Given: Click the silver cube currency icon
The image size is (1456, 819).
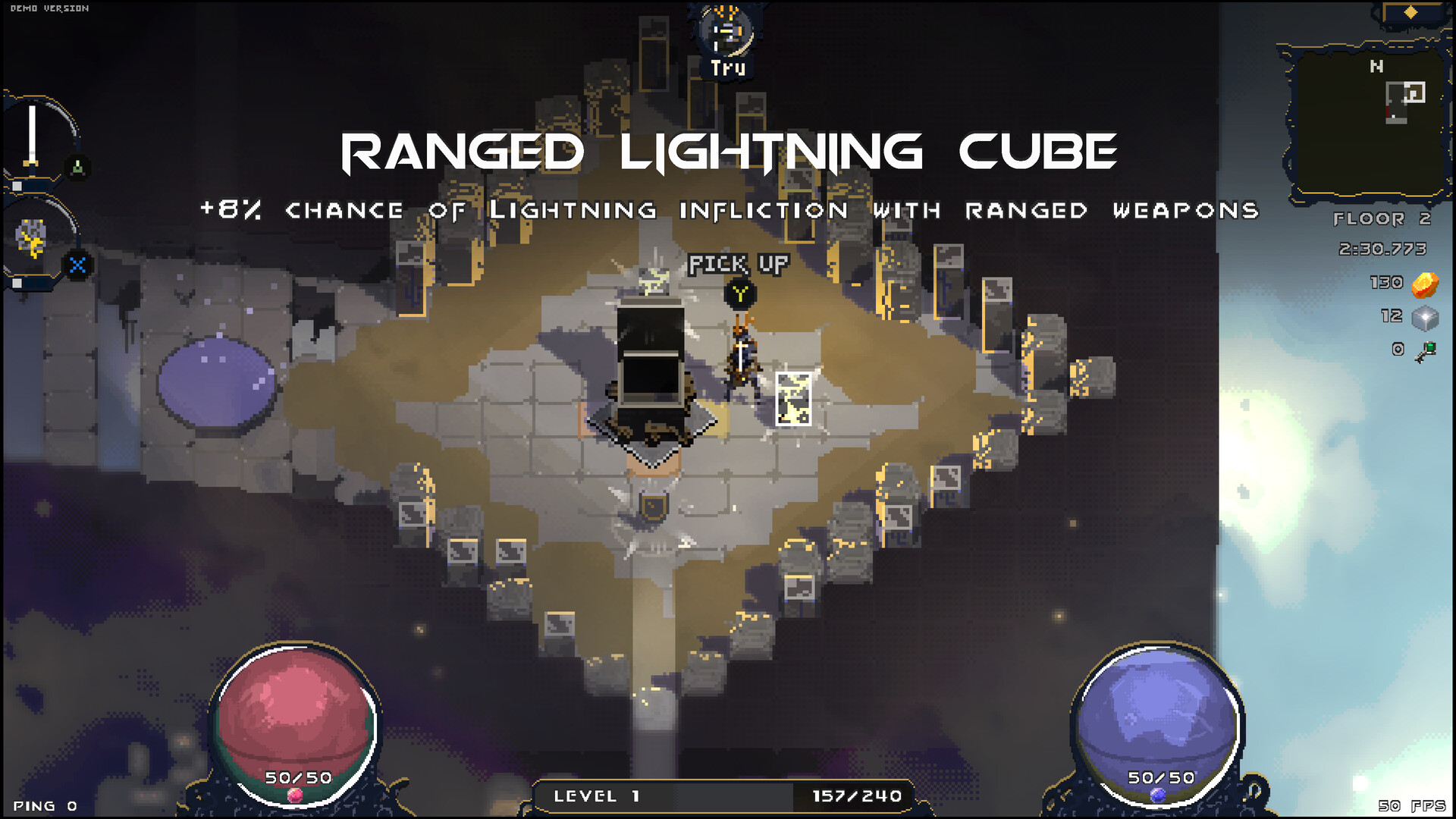Looking at the screenshot, I should click(x=1426, y=318).
